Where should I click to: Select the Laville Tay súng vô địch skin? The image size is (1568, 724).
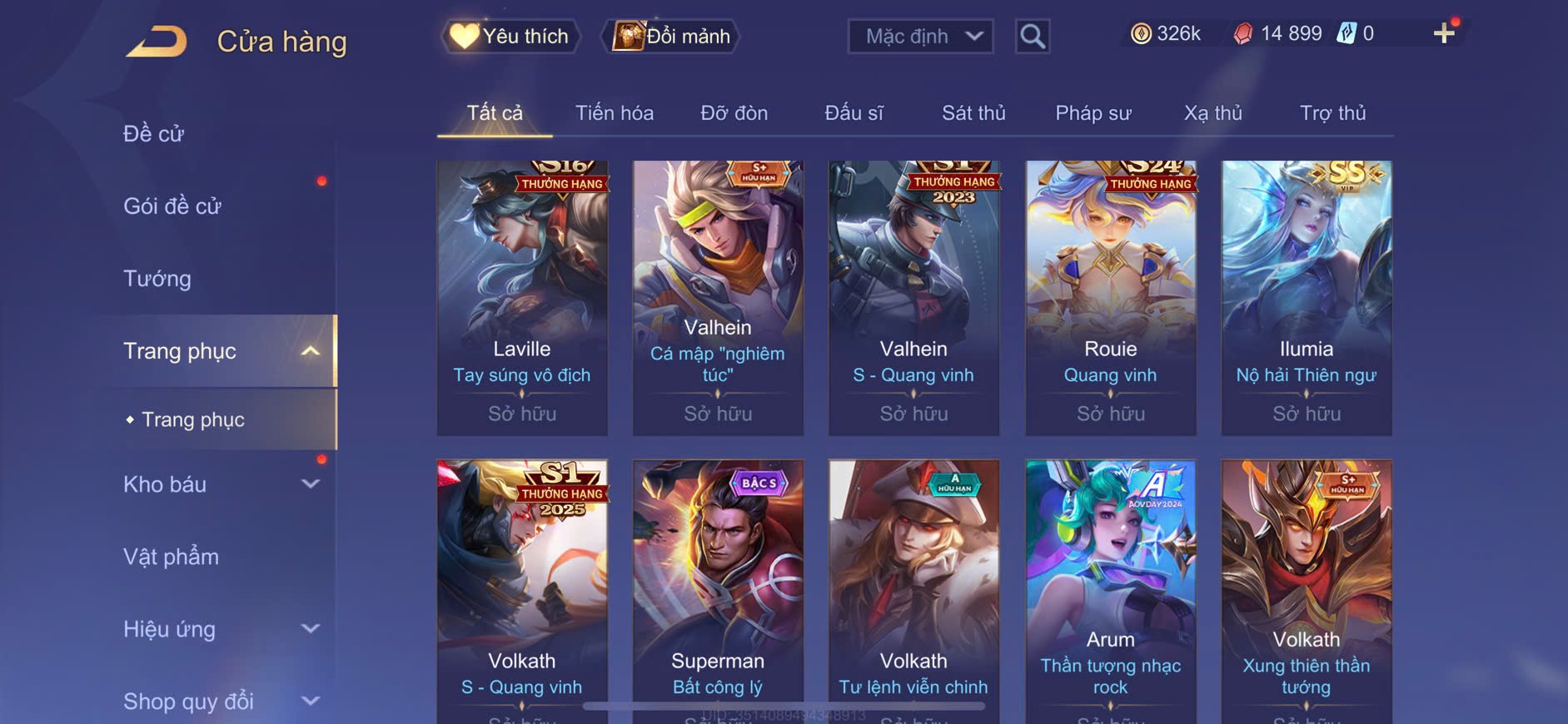tap(522, 297)
